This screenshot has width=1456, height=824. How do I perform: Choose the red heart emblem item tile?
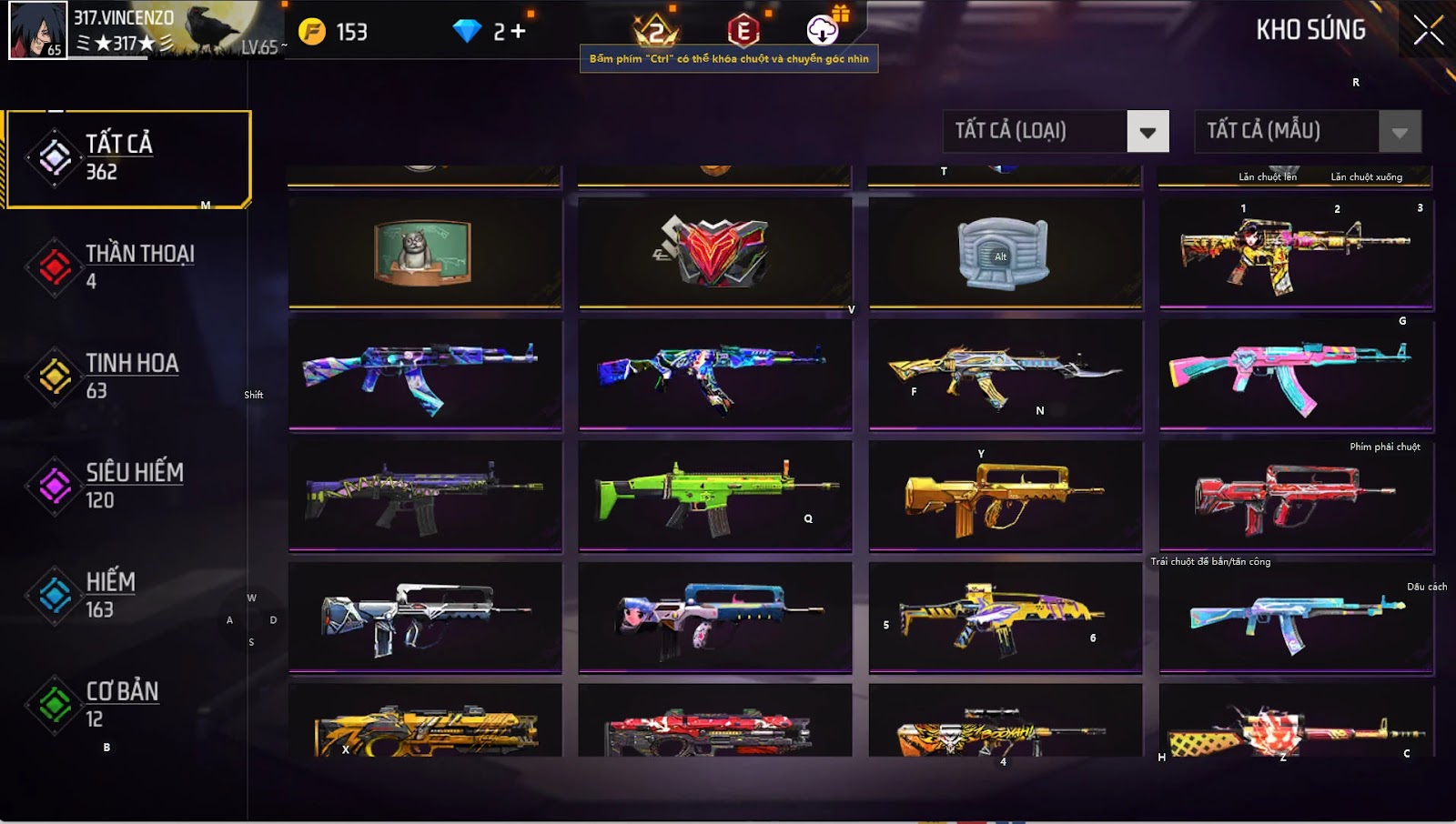[x=715, y=253]
